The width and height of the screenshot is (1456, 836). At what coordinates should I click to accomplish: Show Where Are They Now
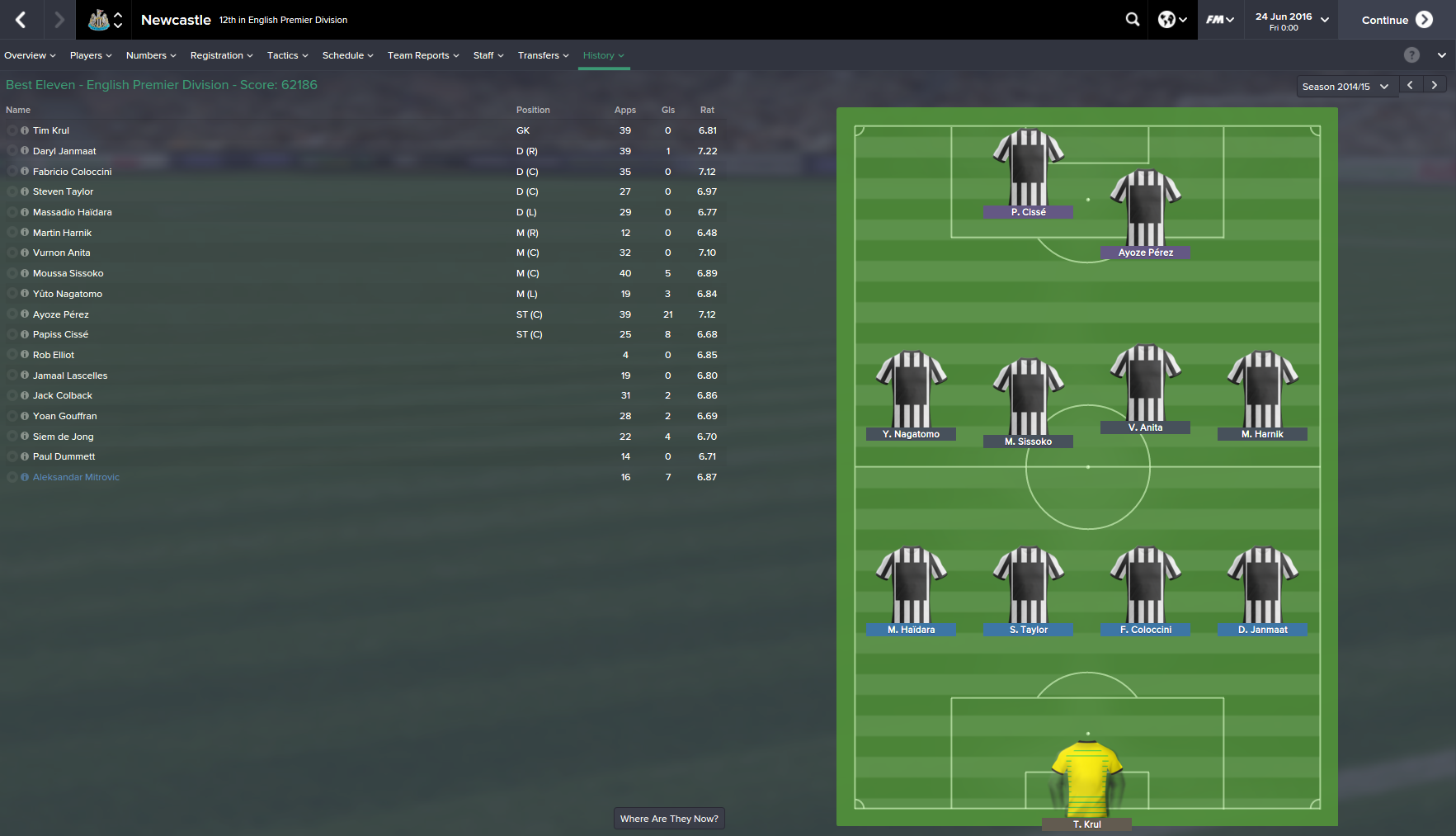pos(669,819)
